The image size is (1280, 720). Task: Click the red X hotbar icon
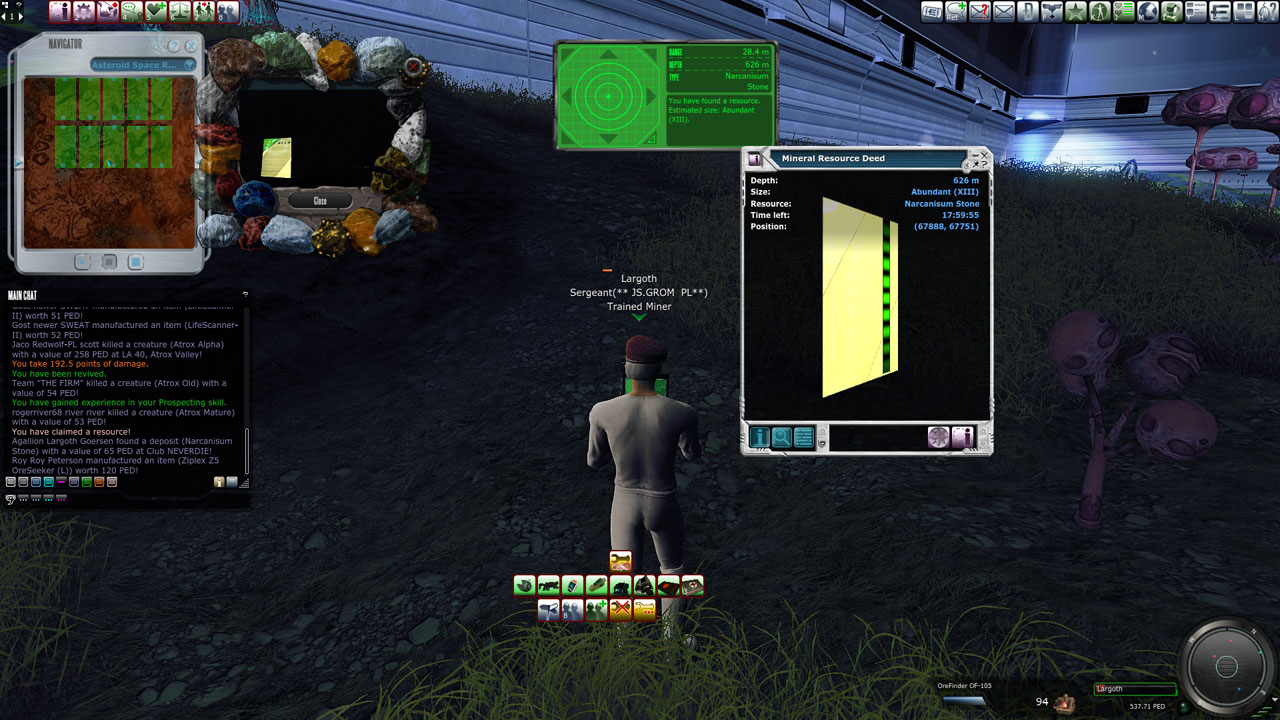click(x=620, y=609)
